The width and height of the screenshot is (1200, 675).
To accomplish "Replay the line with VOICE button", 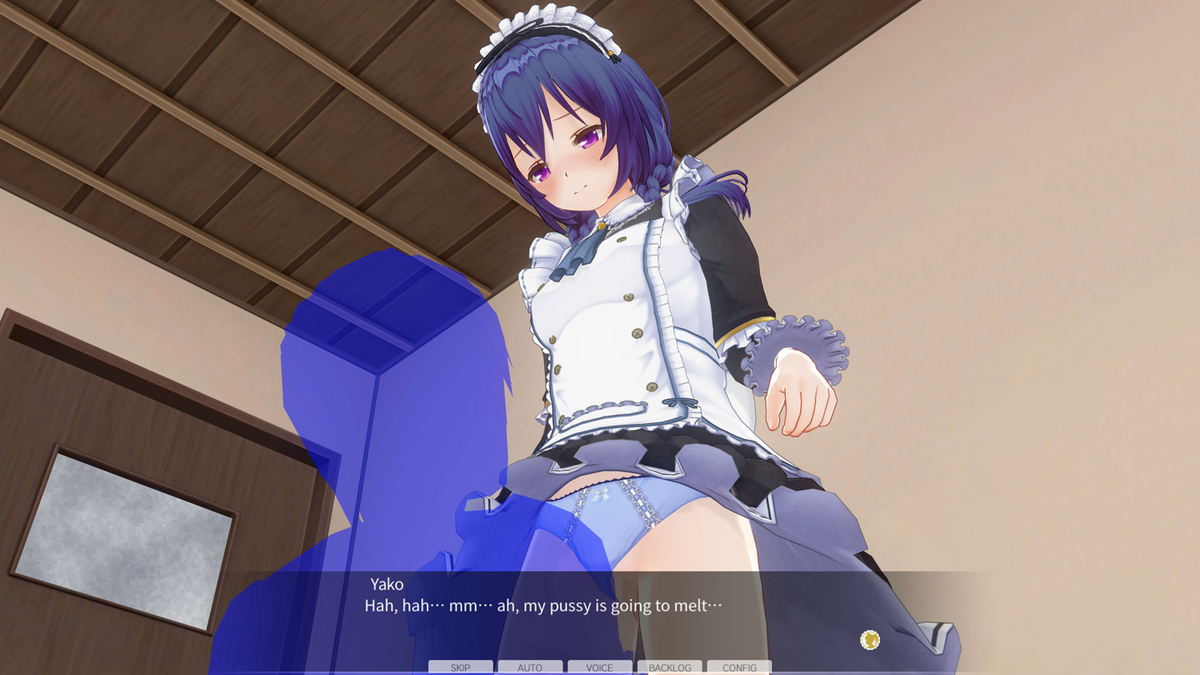I will tap(600, 667).
